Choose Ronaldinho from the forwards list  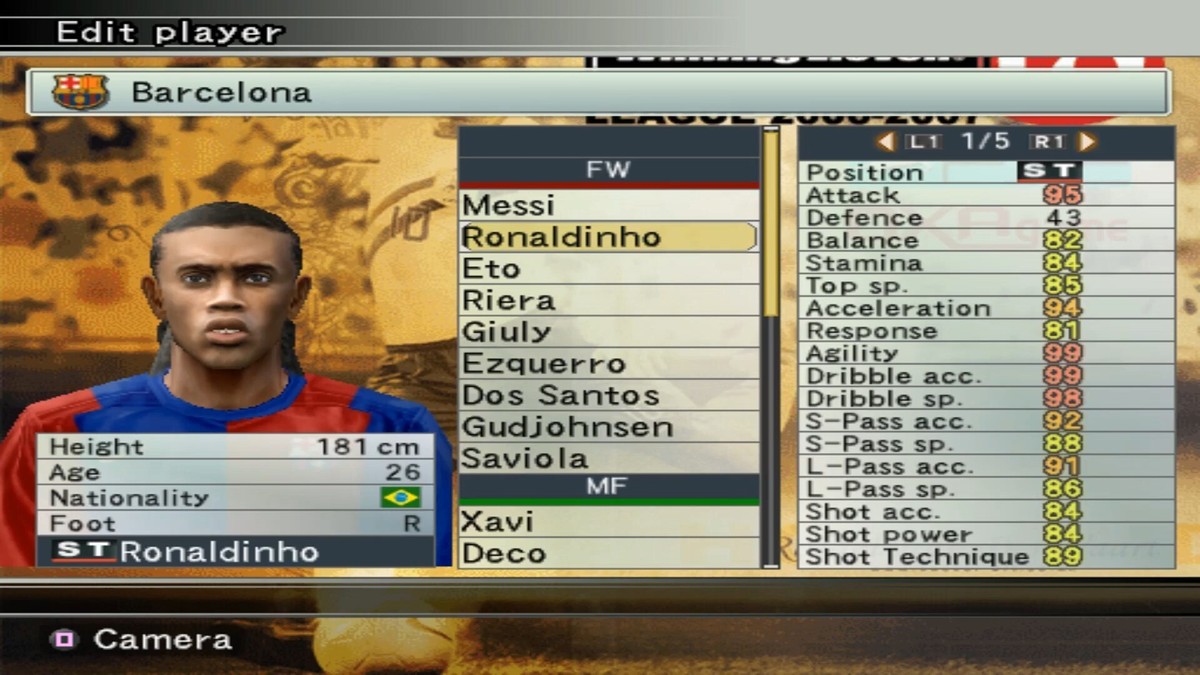pyautogui.click(x=608, y=237)
